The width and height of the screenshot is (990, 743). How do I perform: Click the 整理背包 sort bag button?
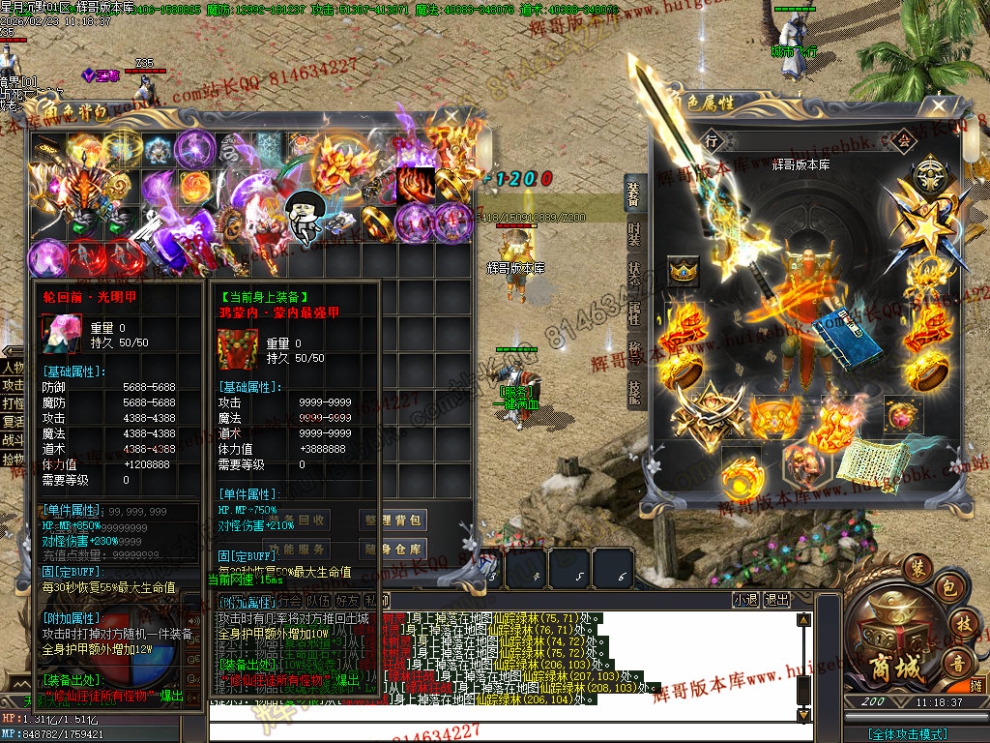click(x=393, y=519)
